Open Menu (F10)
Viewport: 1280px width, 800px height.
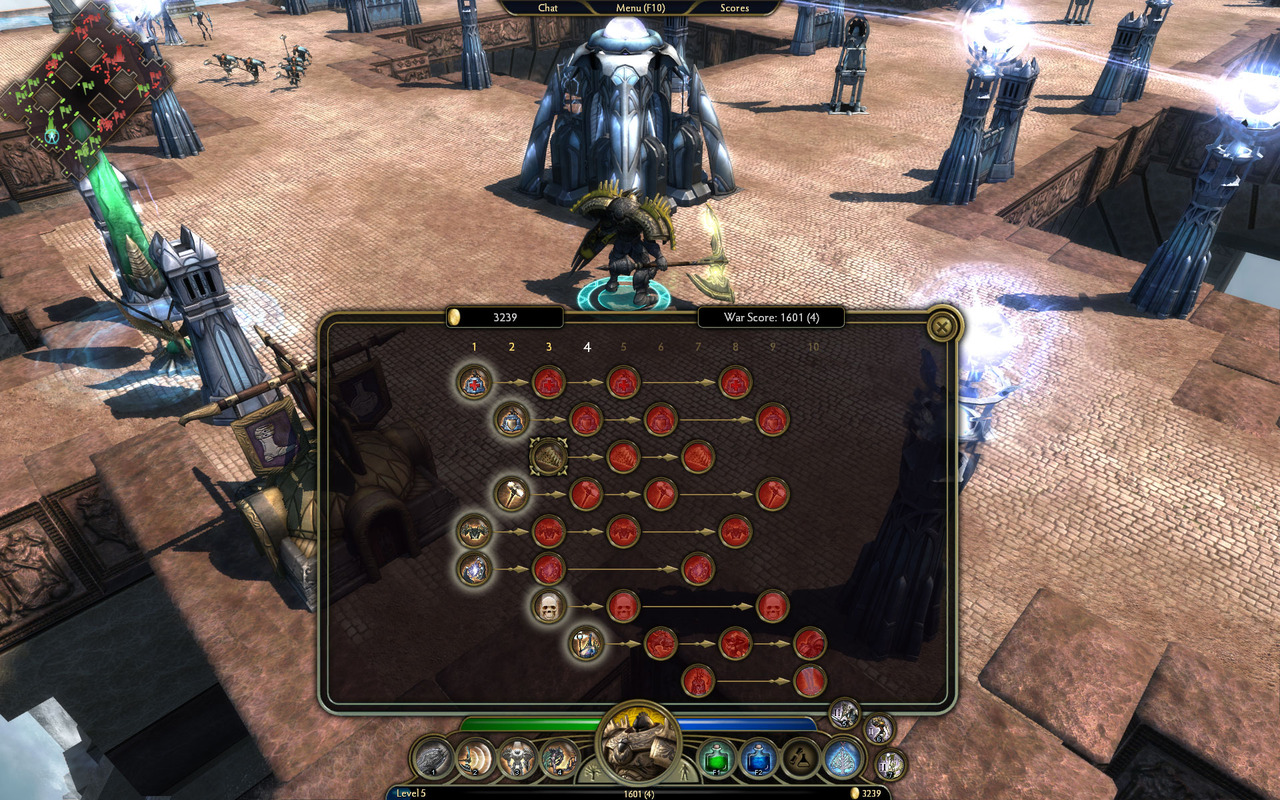pos(640,8)
